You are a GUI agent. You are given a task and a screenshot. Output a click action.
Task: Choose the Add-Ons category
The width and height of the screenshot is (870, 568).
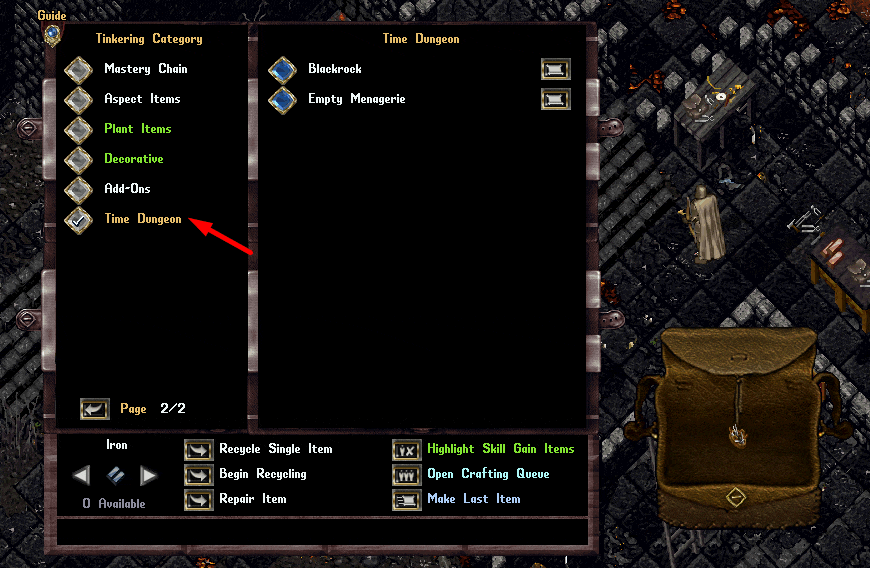coord(79,190)
